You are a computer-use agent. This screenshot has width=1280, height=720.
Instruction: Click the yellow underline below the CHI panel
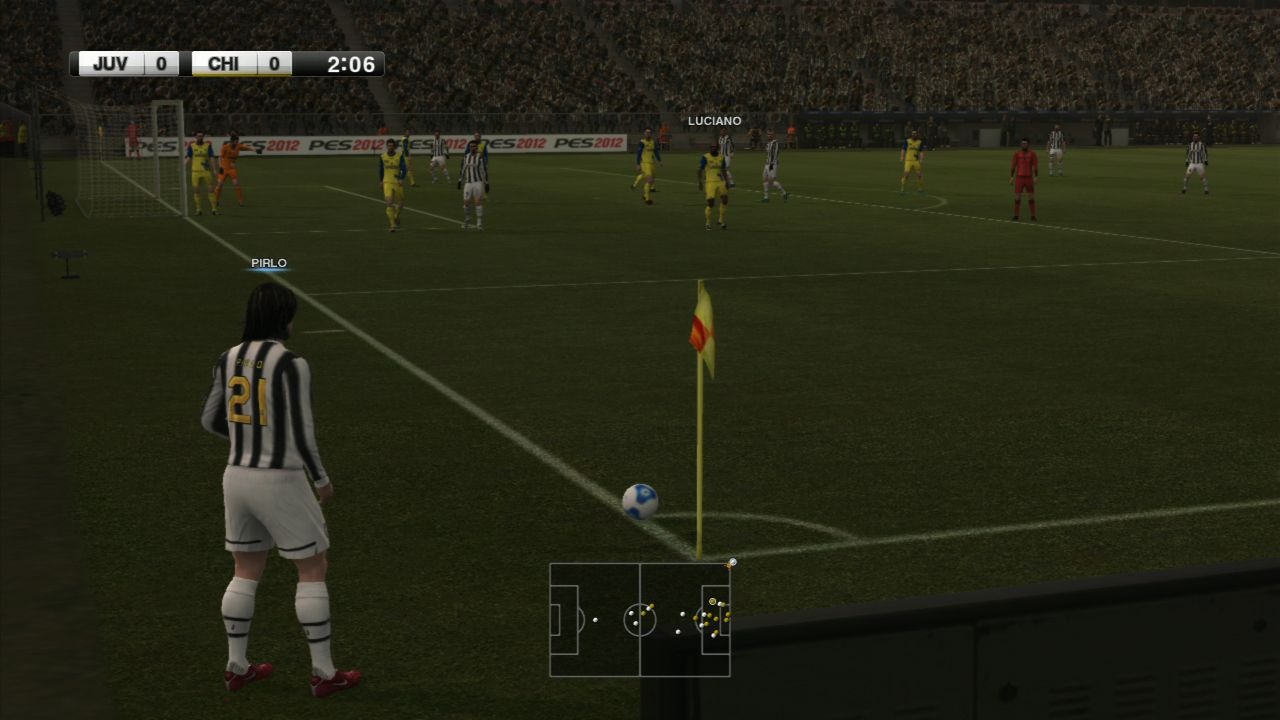(x=240, y=76)
